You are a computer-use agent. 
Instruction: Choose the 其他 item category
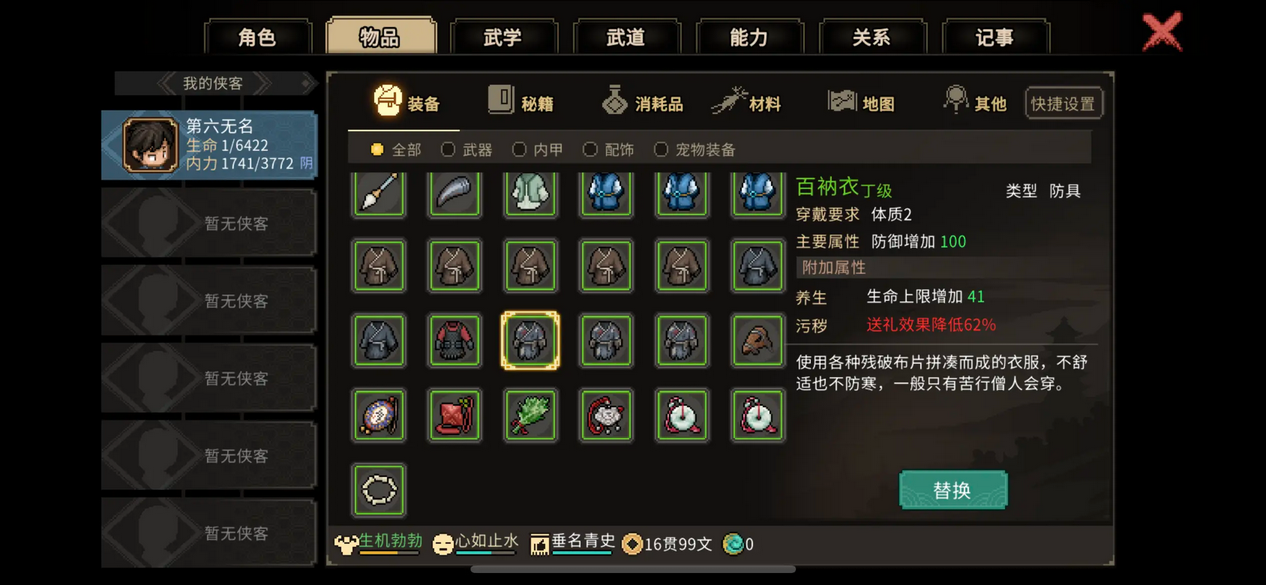(975, 103)
